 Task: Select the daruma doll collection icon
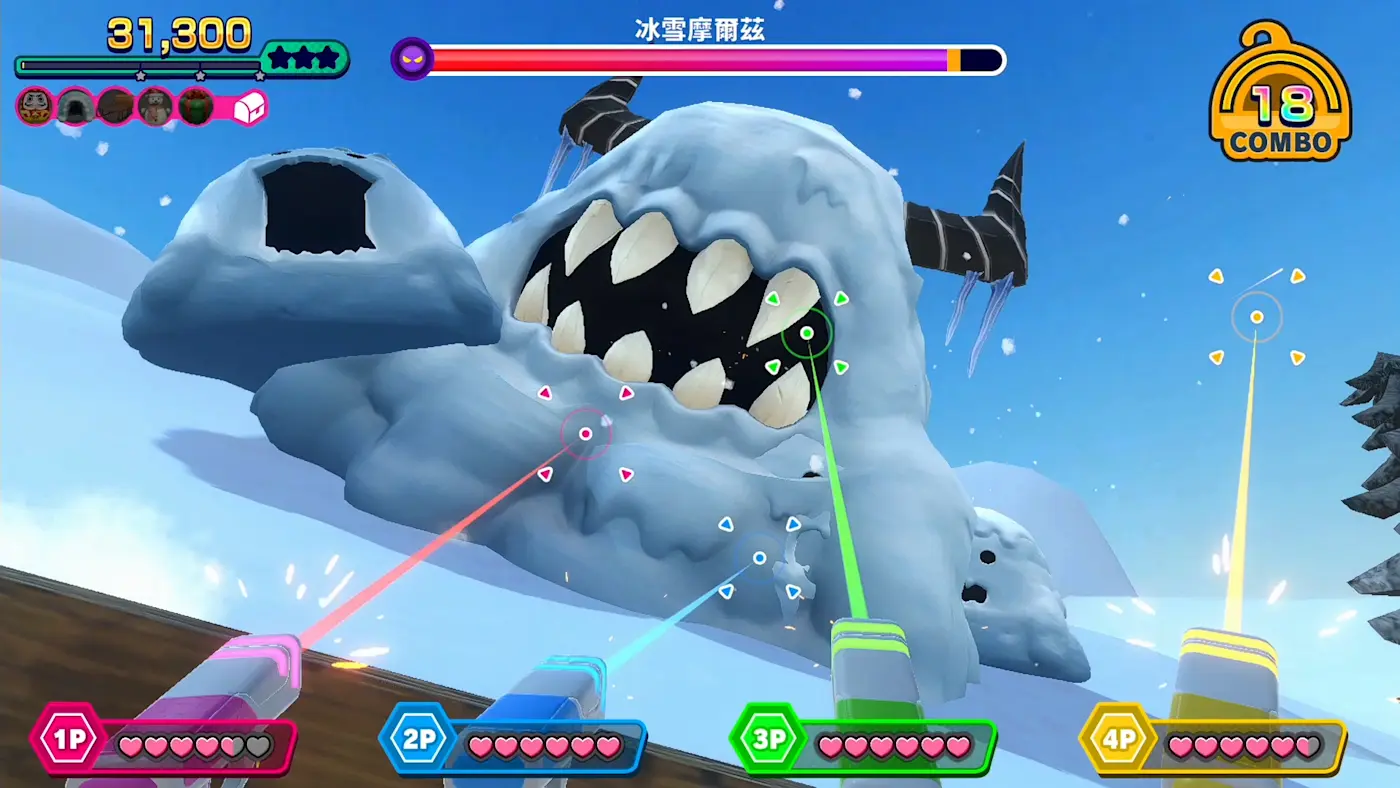tap(35, 106)
